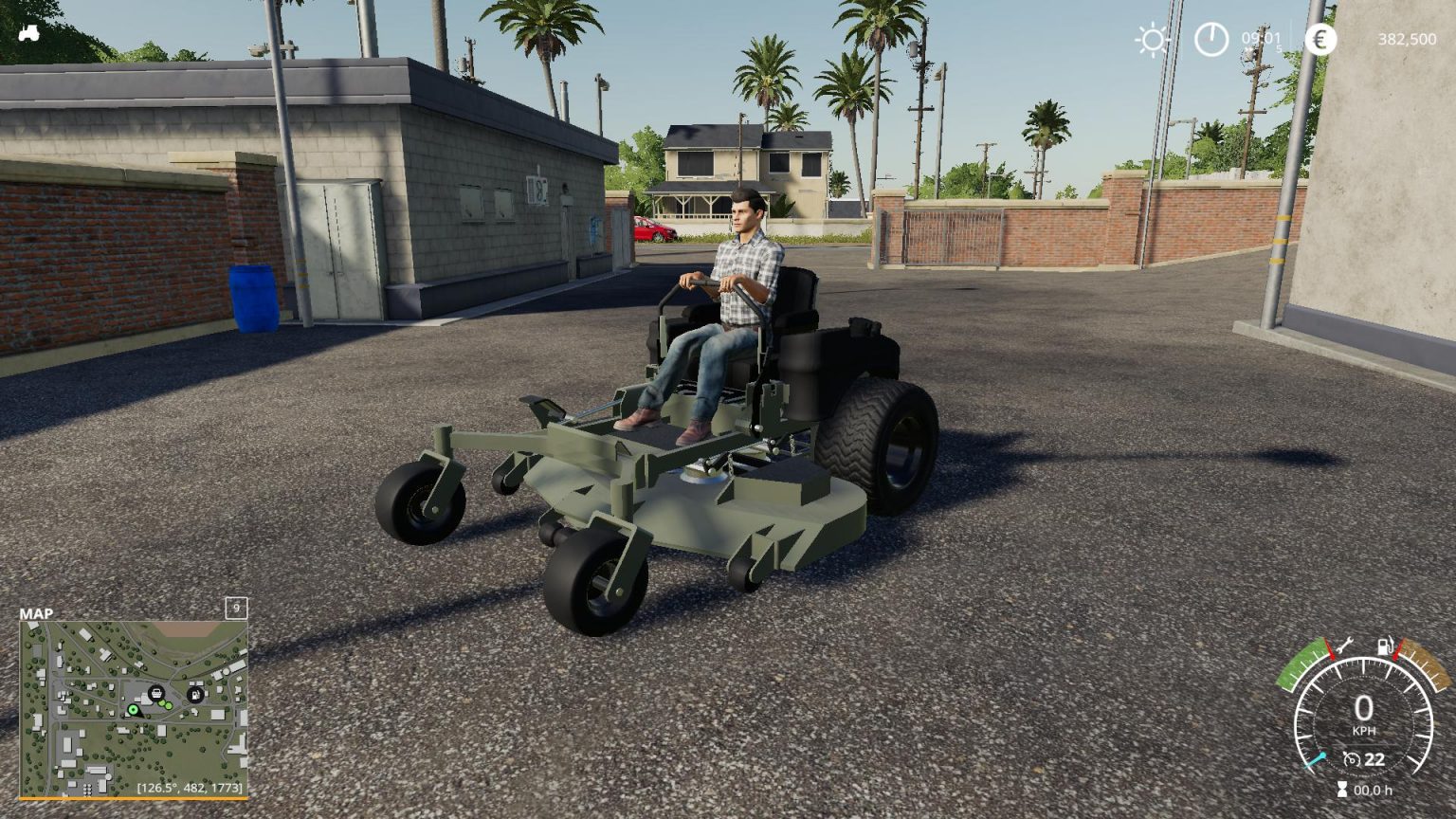The height and width of the screenshot is (819, 1456).
Task: Click the tractor vehicle icon top-left
Action: pos(28,34)
